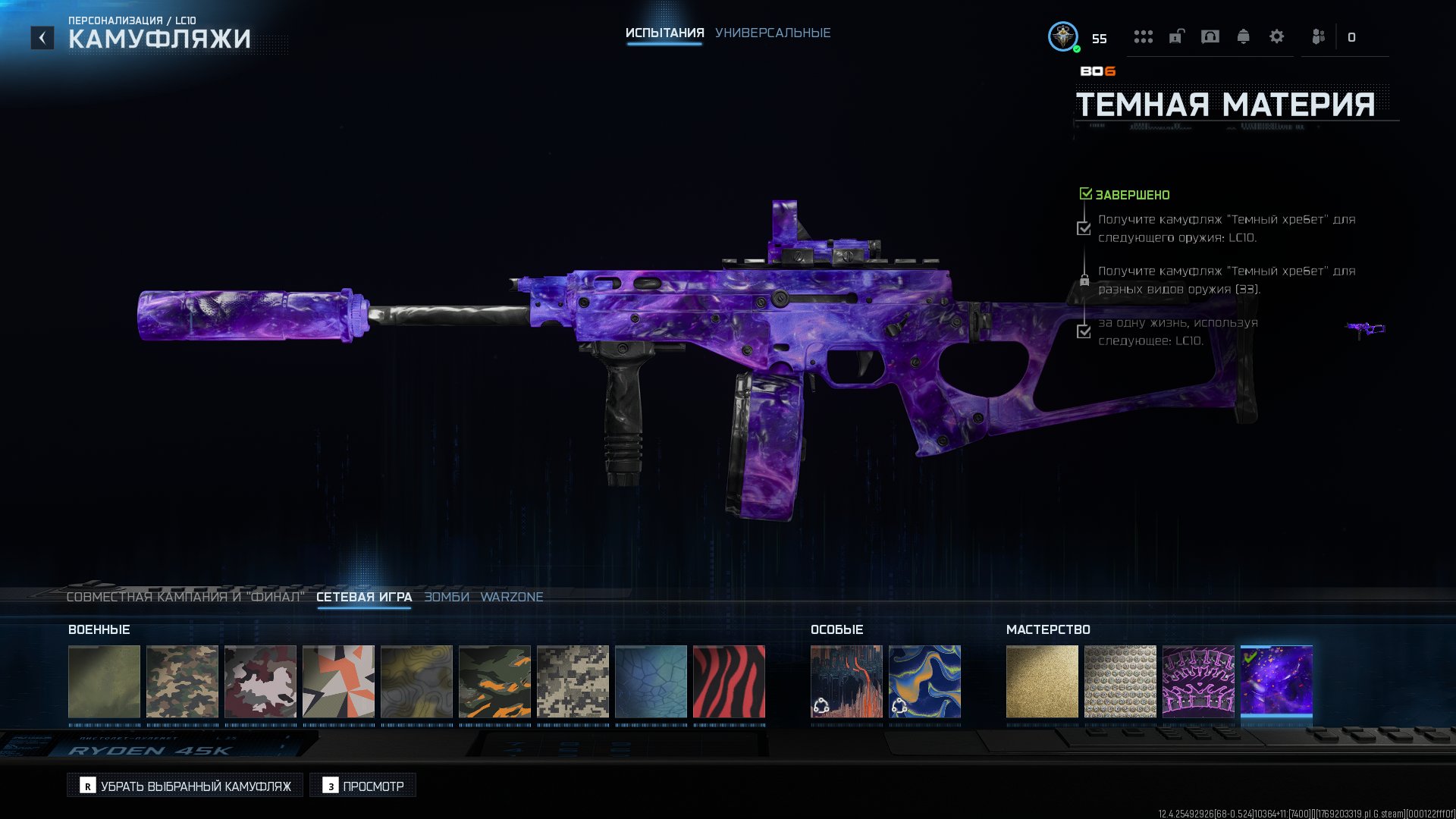Open the Warzone camo category
1456x819 pixels.
[512, 597]
